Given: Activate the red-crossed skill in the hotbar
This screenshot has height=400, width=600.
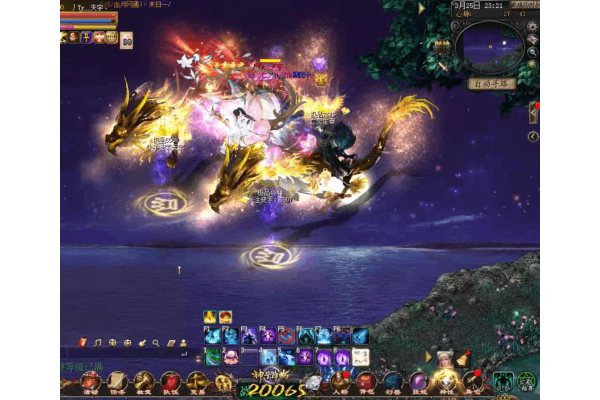Looking at the screenshot, I should point(286,337).
